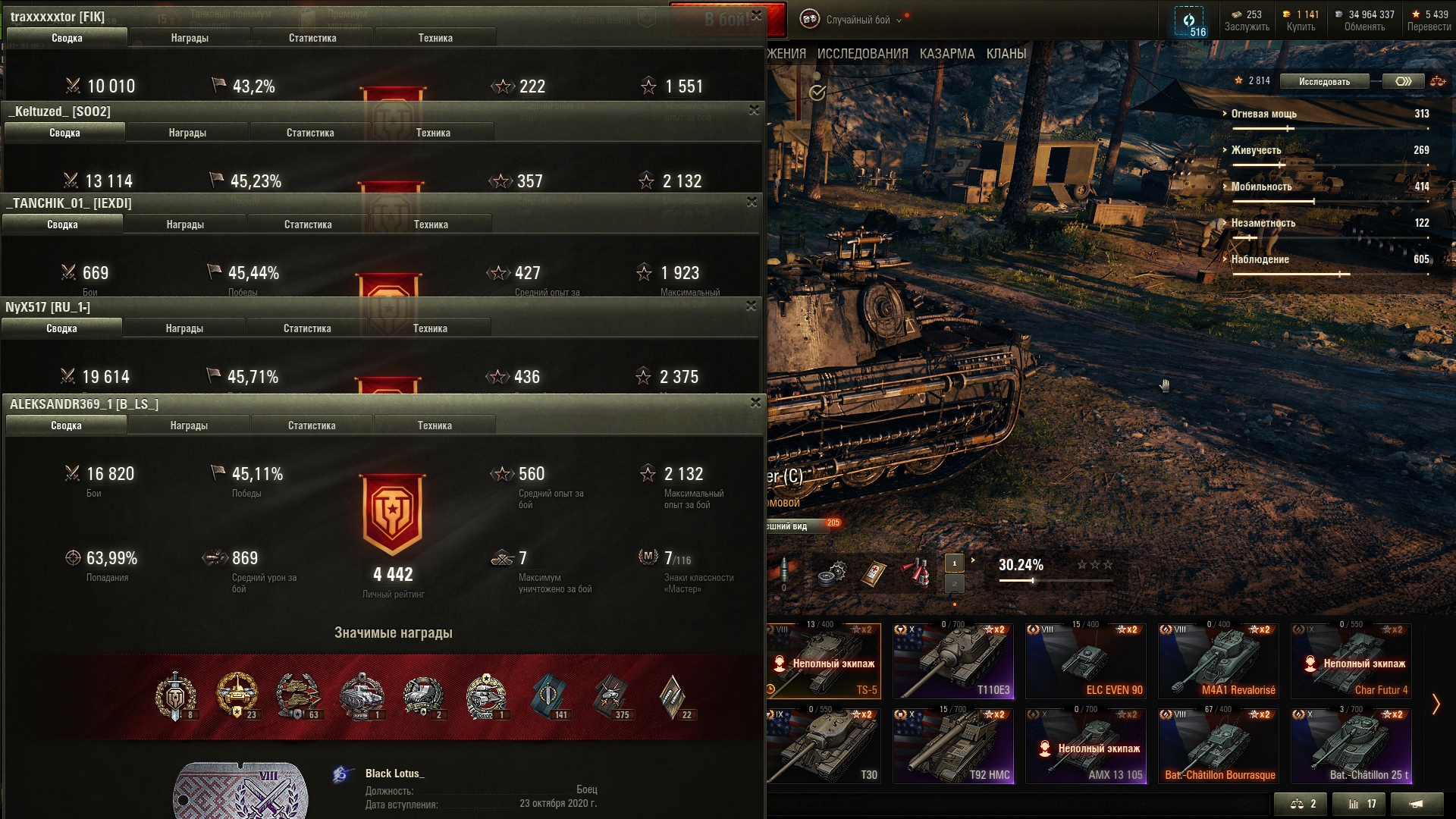
Task: Select the T110E3 tank in carousel
Action: click(x=953, y=661)
